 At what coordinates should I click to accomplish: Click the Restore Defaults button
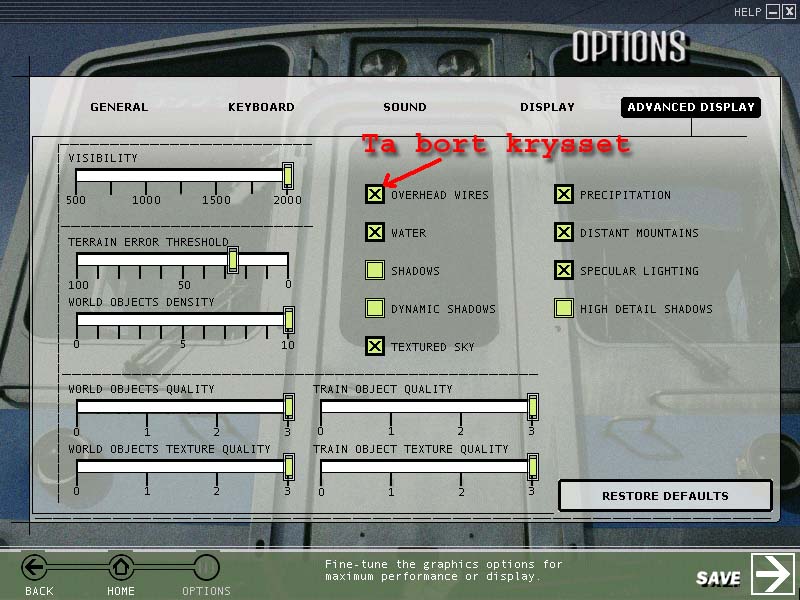click(665, 496)
